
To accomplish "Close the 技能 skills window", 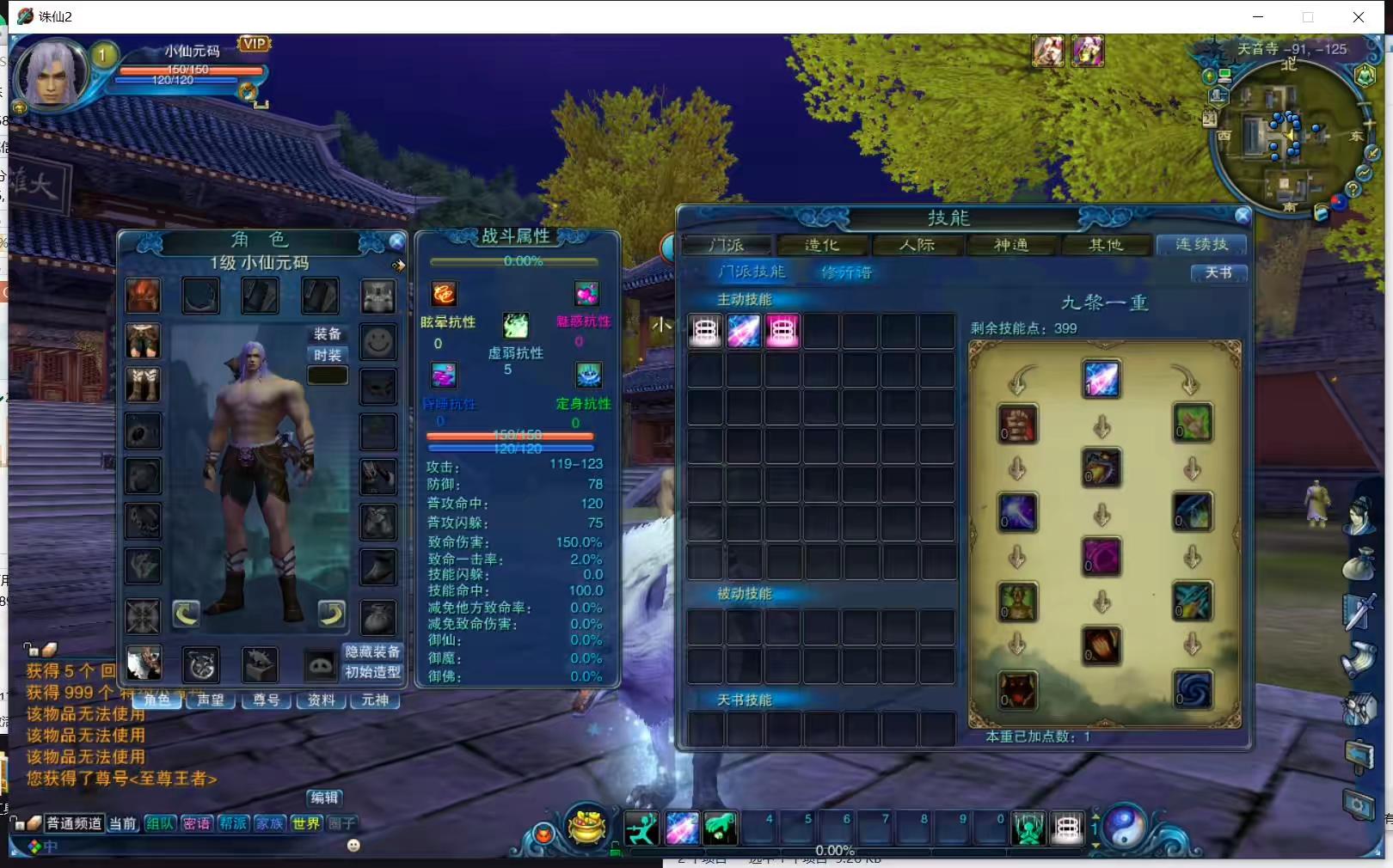I will coord(1242,216).
